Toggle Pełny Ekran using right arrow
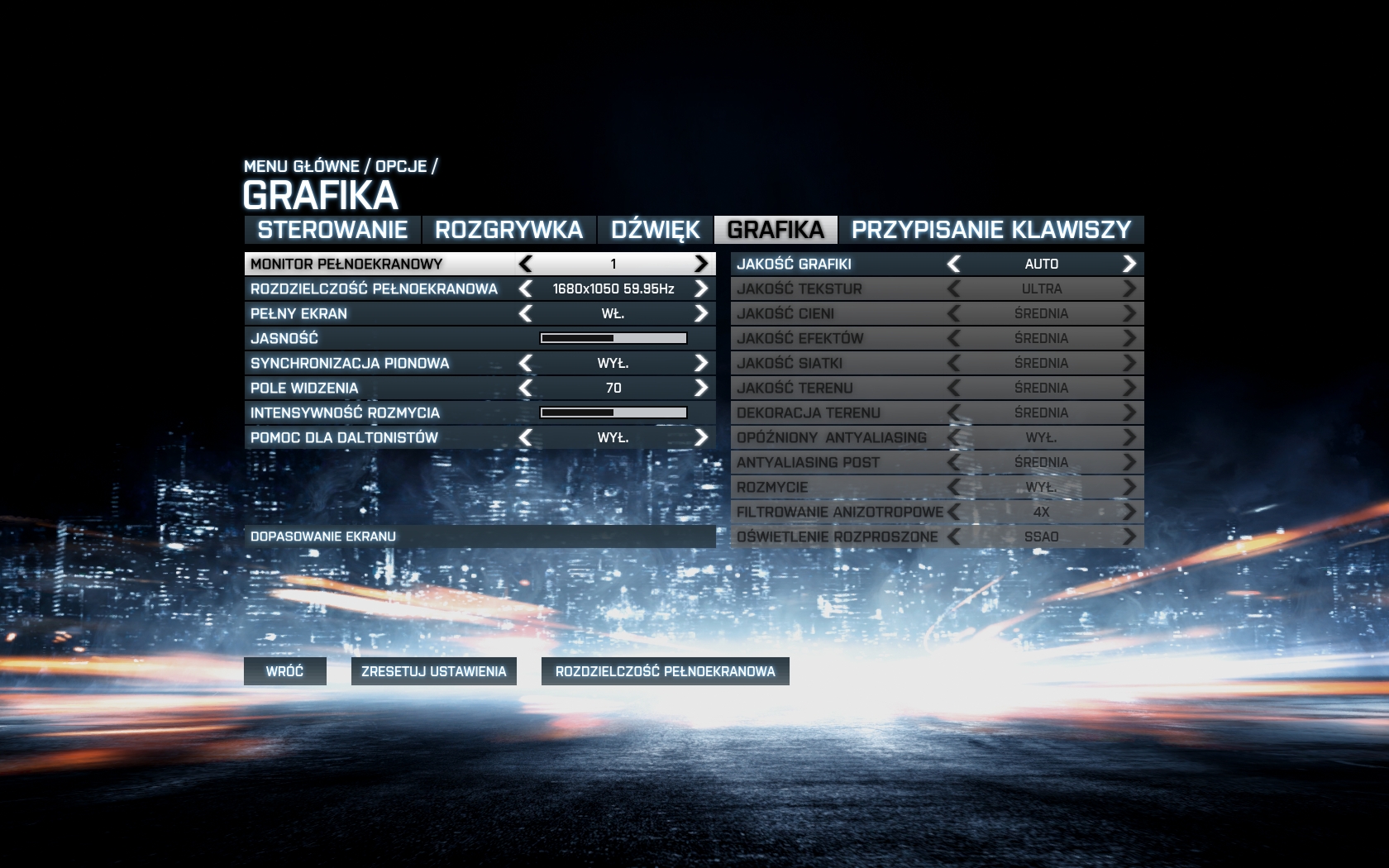This screenshot has height=868, width=1389. (x=701, y=313)
